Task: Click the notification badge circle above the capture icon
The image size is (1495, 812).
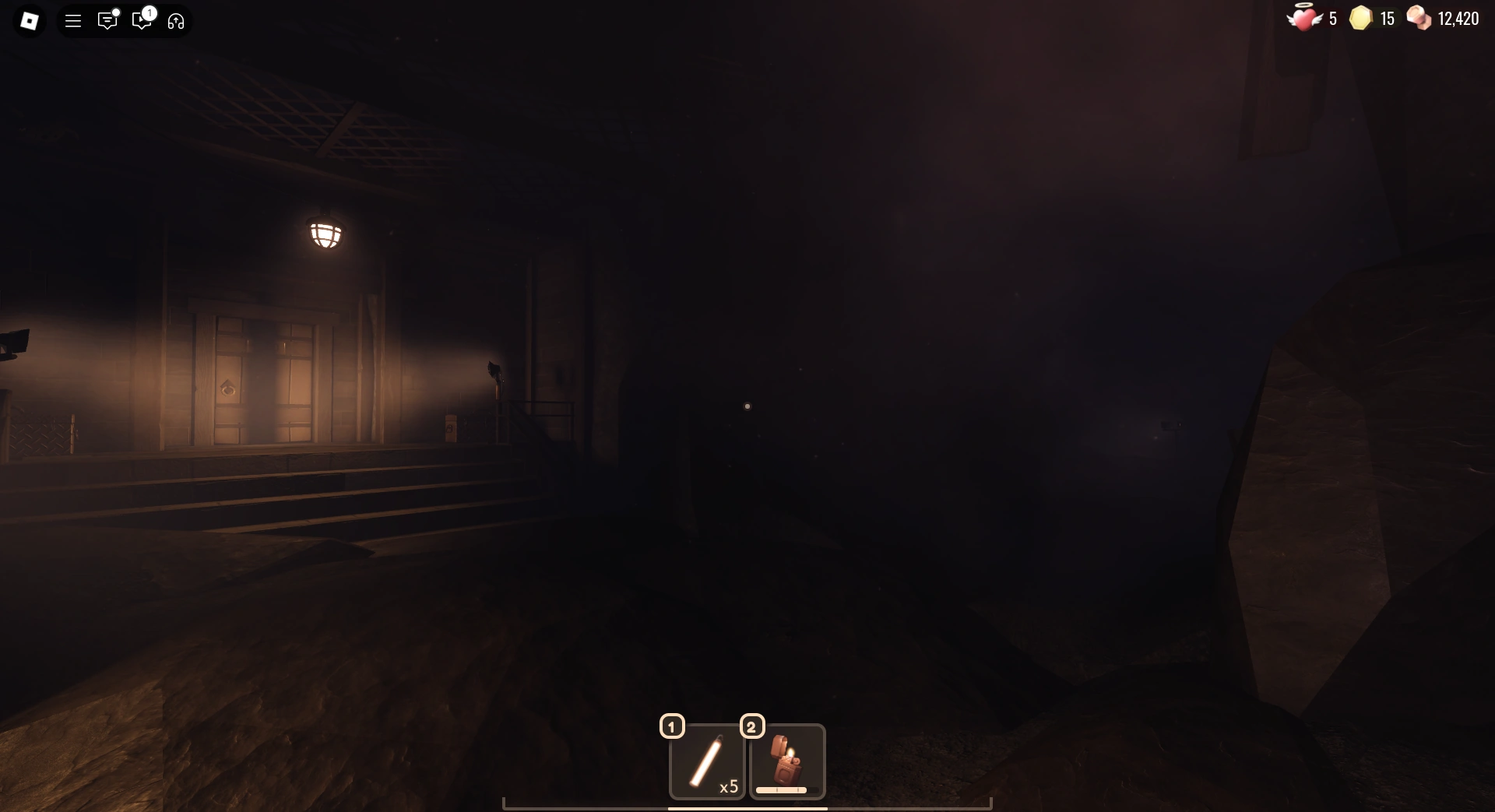Action: point(150,12)
